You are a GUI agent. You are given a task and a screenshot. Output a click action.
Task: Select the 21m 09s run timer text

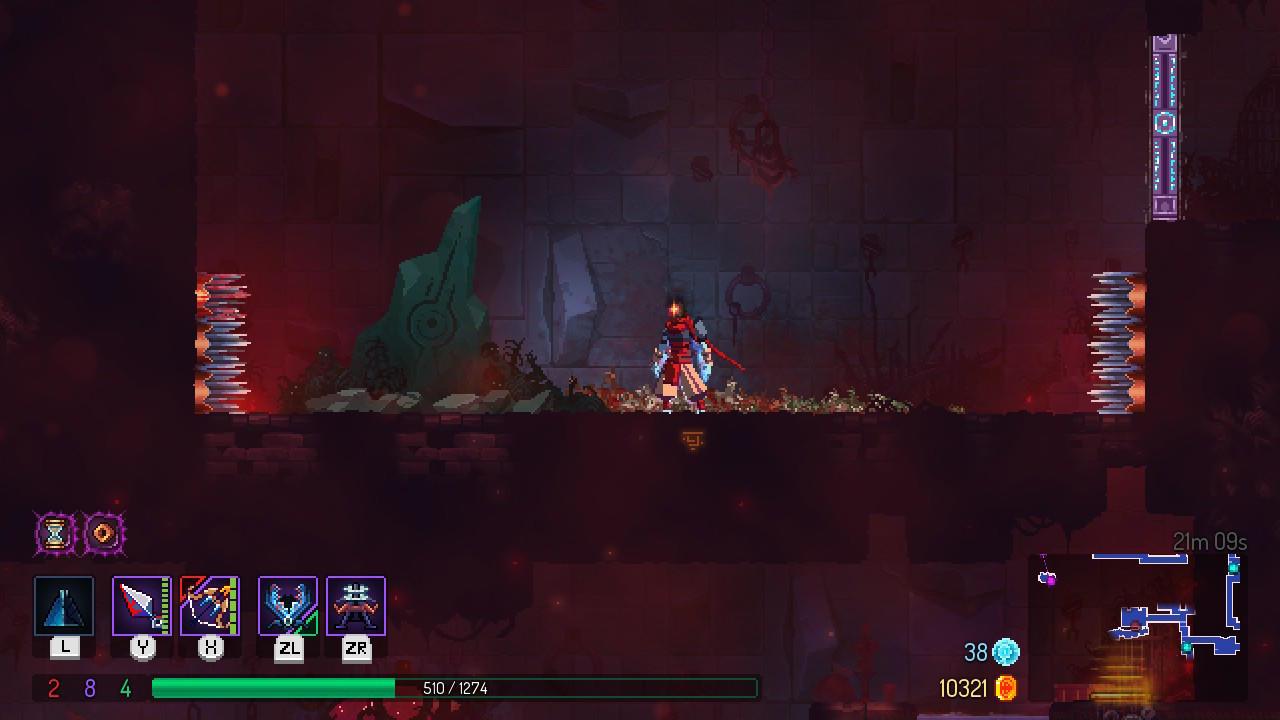click(x=1208, y=540)
